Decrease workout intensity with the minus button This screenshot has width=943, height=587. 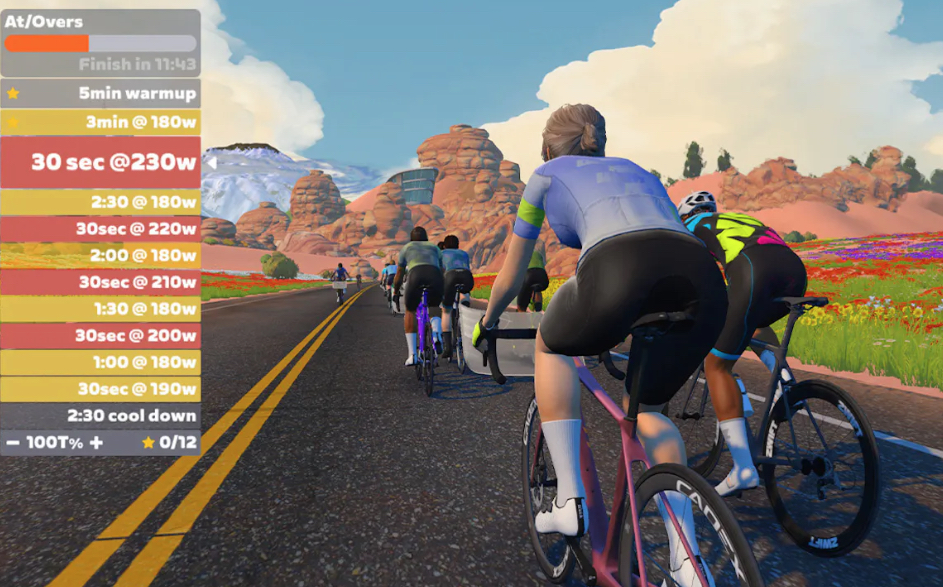tap(13, 442)
